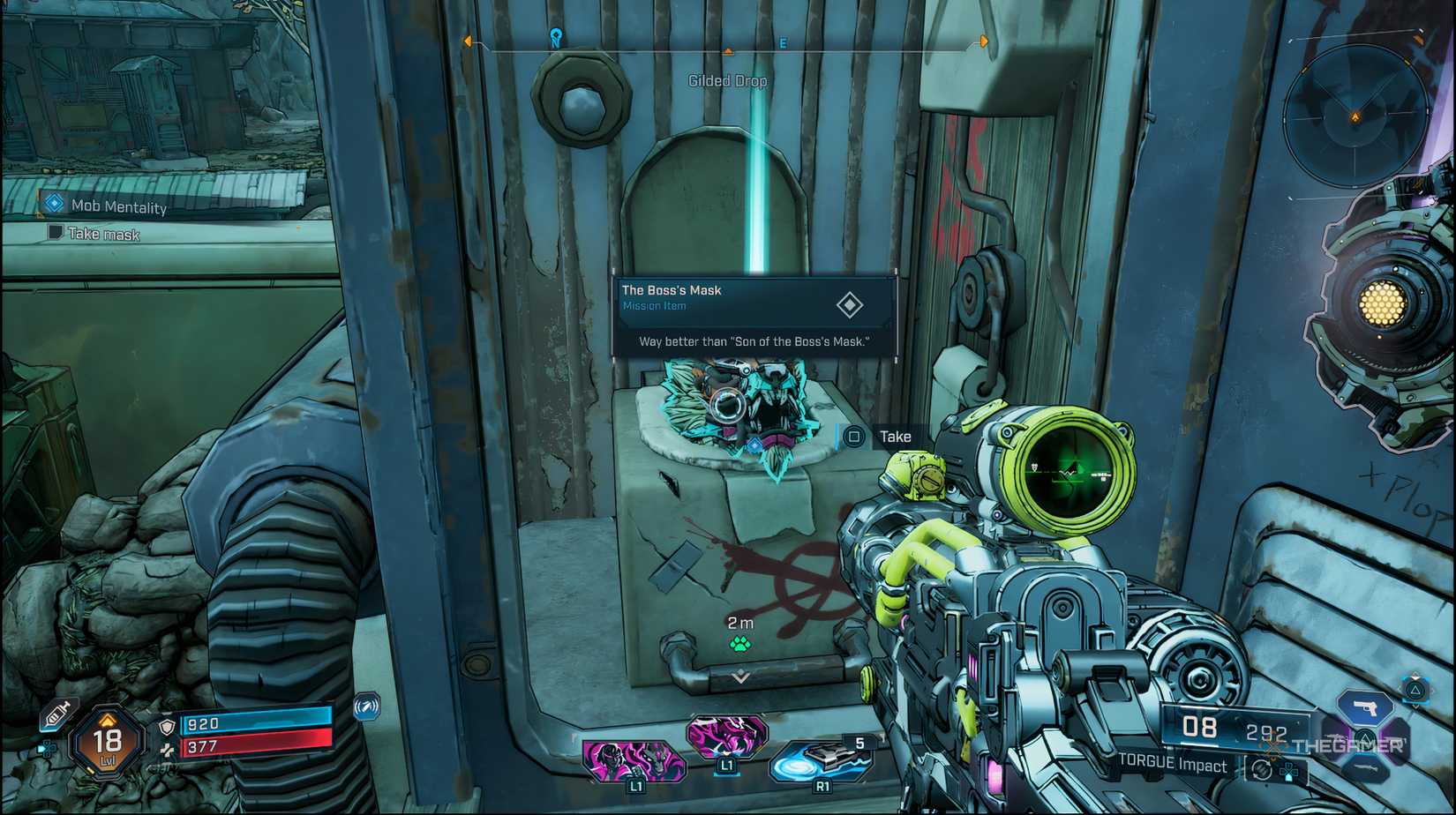
Task: Toggle the TORGUE Impact weapon mode icon
Action: [1263, 769]
